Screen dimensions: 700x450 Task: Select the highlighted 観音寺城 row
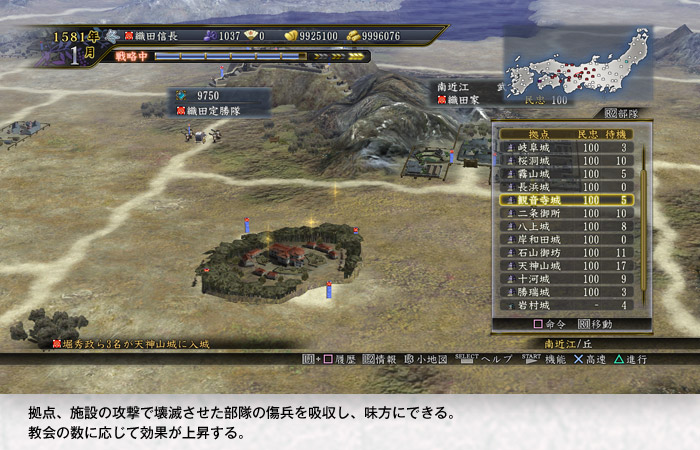[x=566, y=200]
